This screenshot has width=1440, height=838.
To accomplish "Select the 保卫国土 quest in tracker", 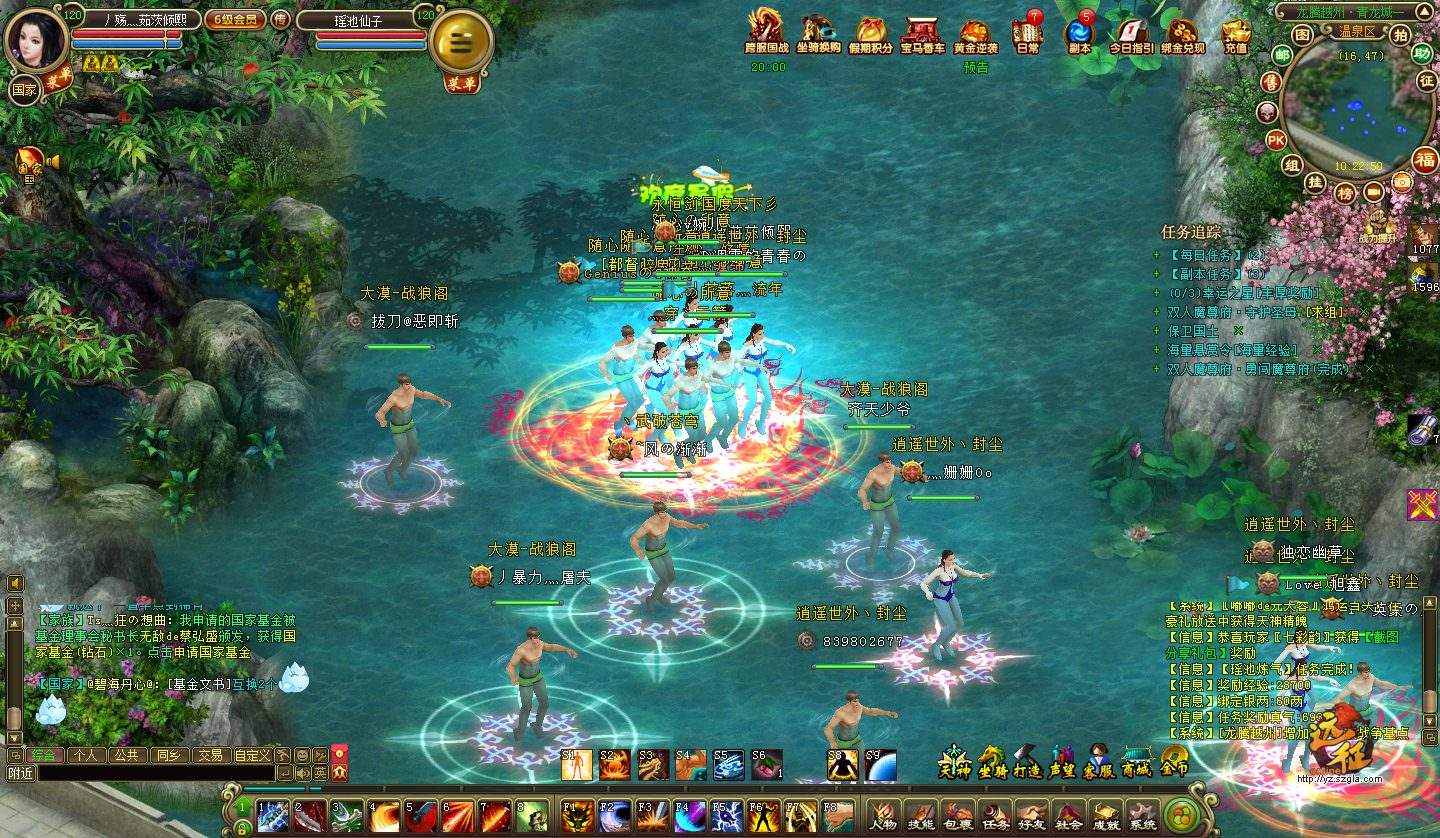I will coord(1196,331).
